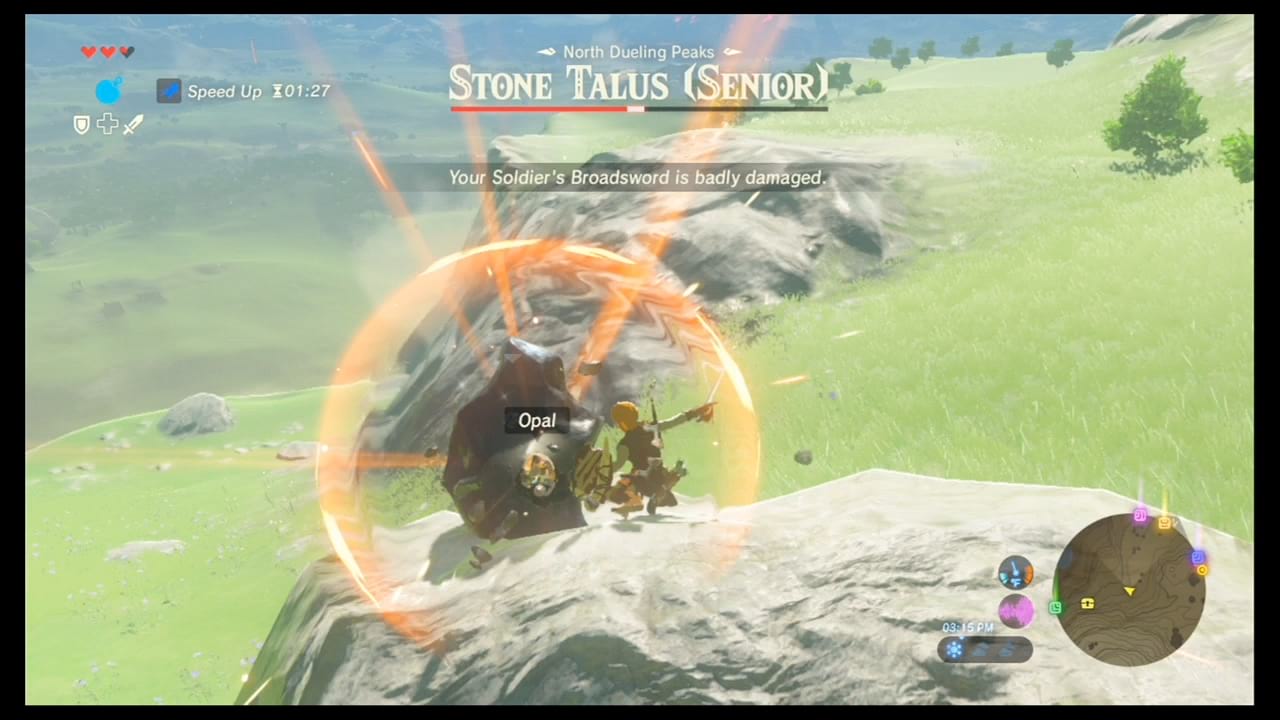Click the yellow player arrow on the minimap
The height and width of the screenshot is (720, 1280).
click(x=1130, y=590)
